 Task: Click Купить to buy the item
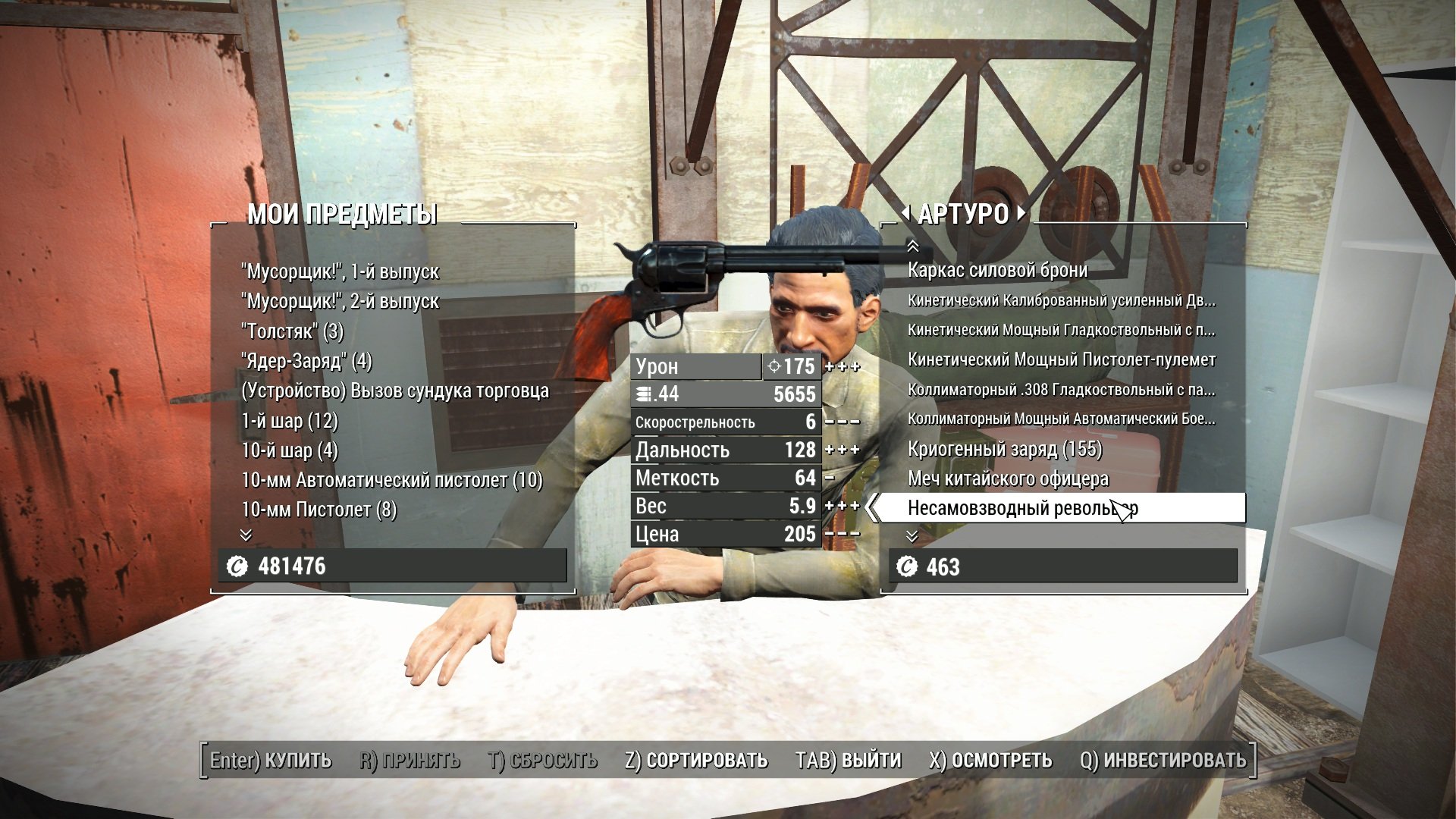point(271,760)
